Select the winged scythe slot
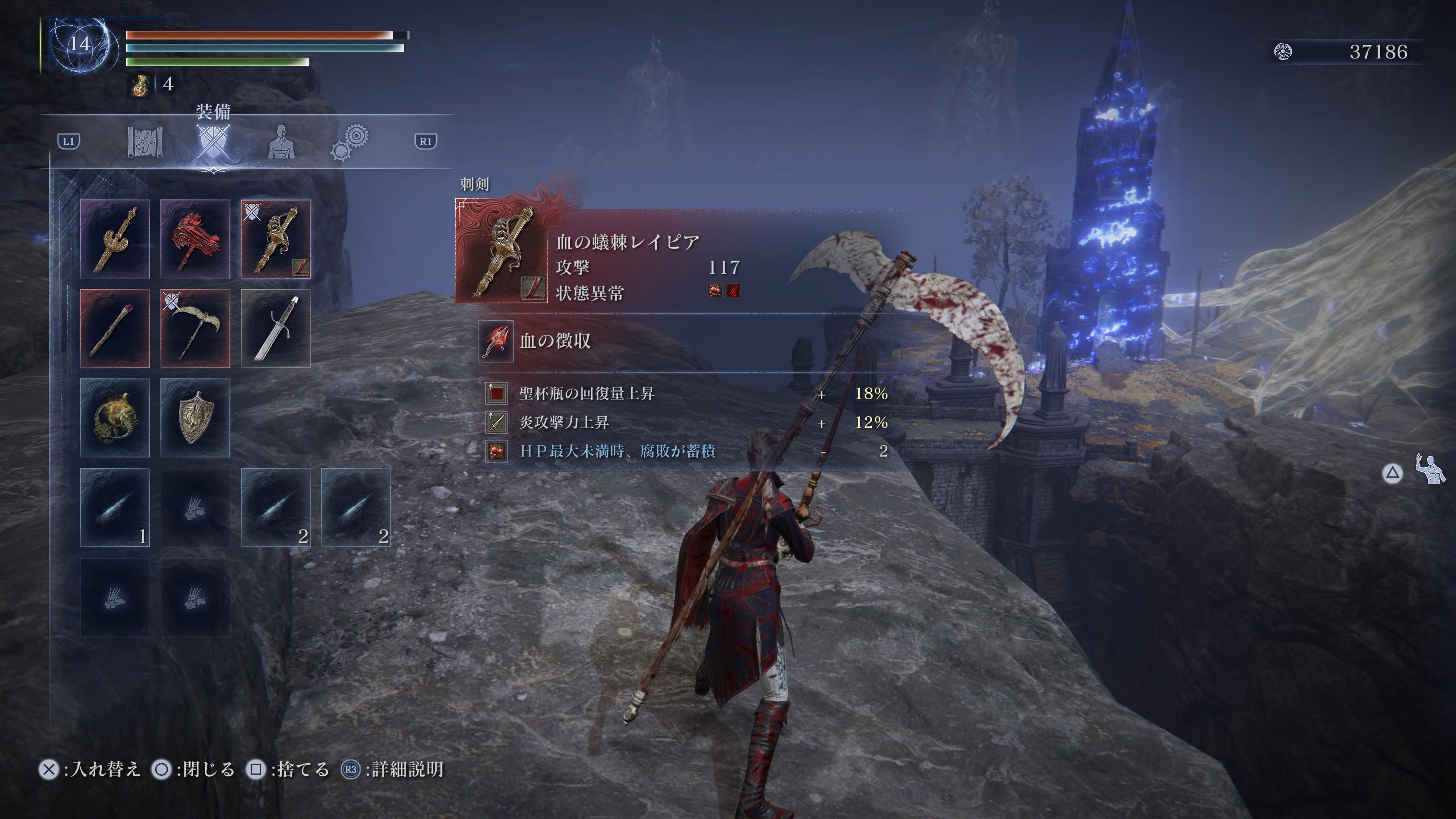The image size is (1456, 819). [195, 328]
